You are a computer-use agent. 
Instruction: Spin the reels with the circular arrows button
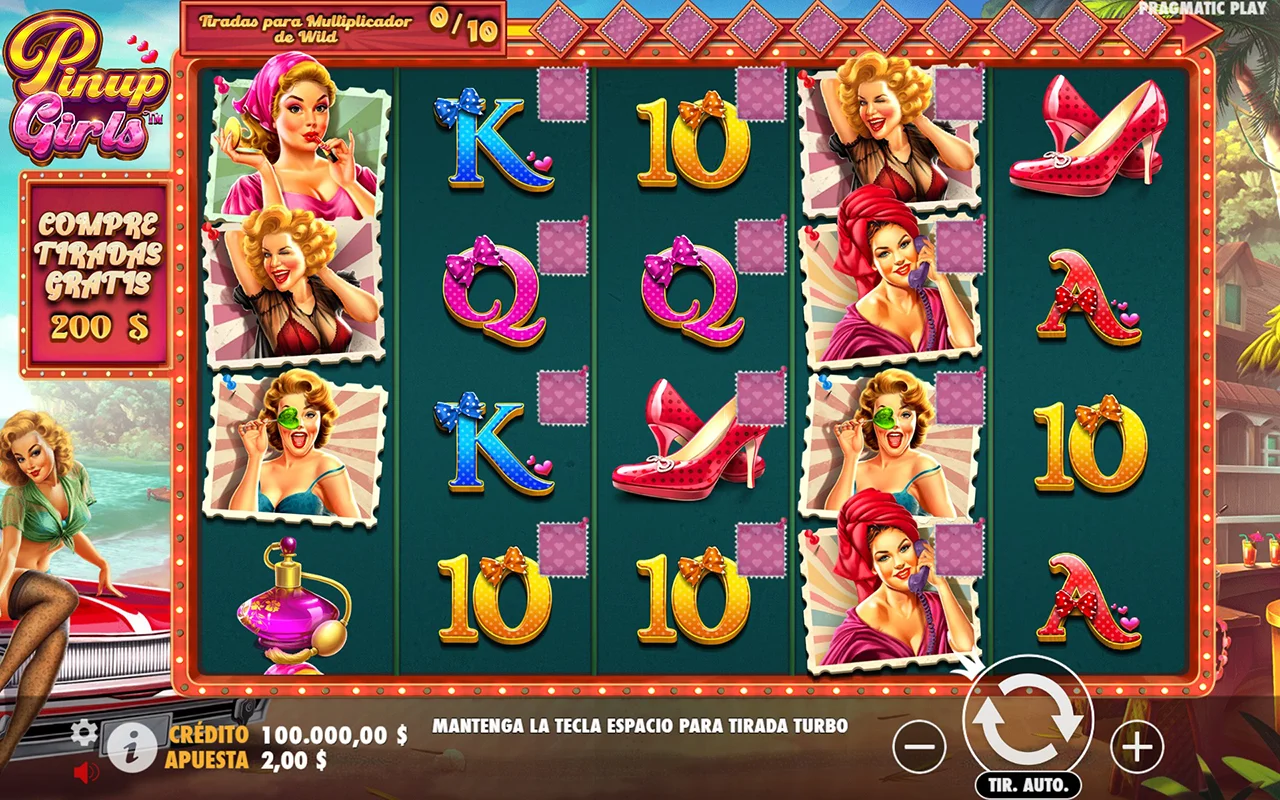(1027, 719)
